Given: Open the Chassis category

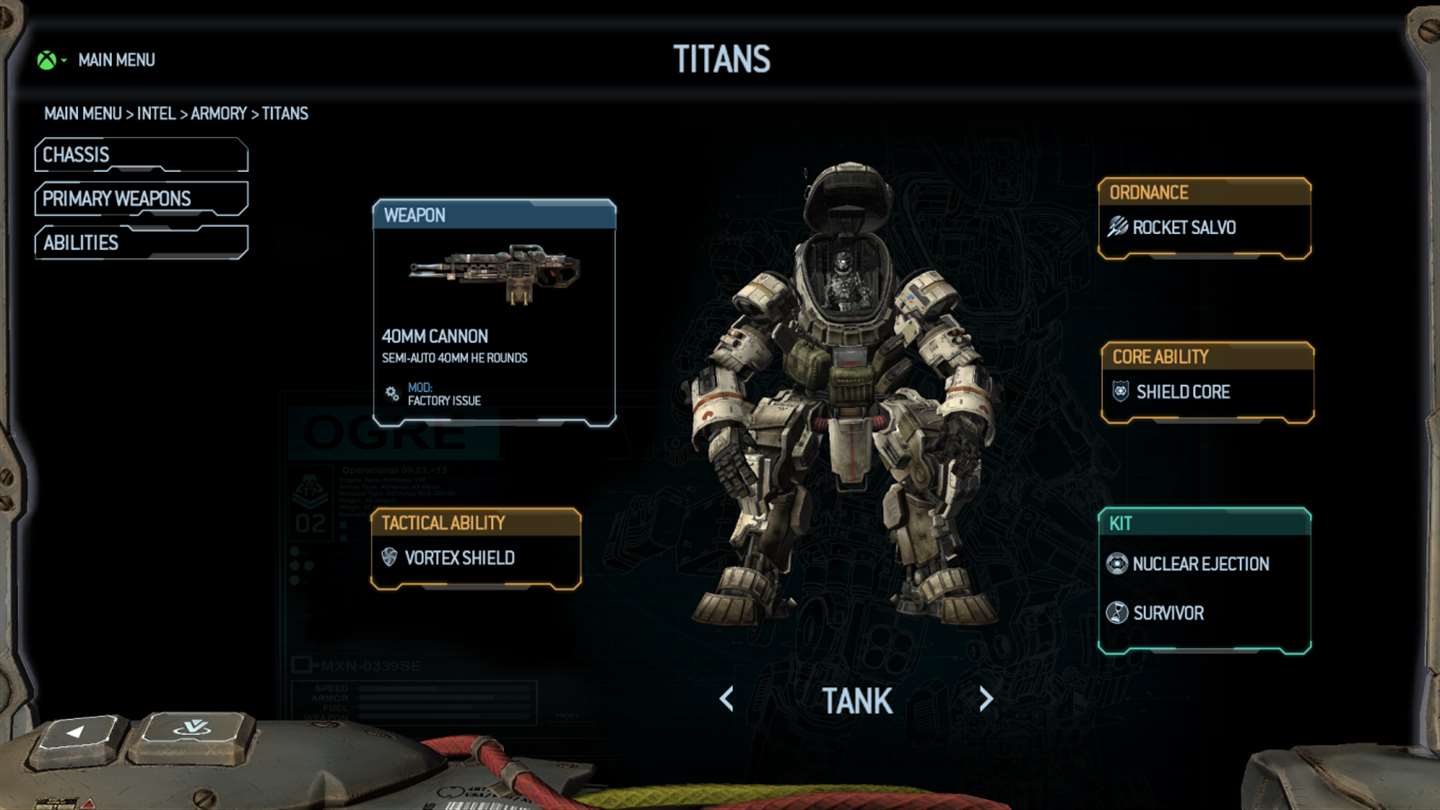Looking at the screenshot, I should tap(140, 155).
